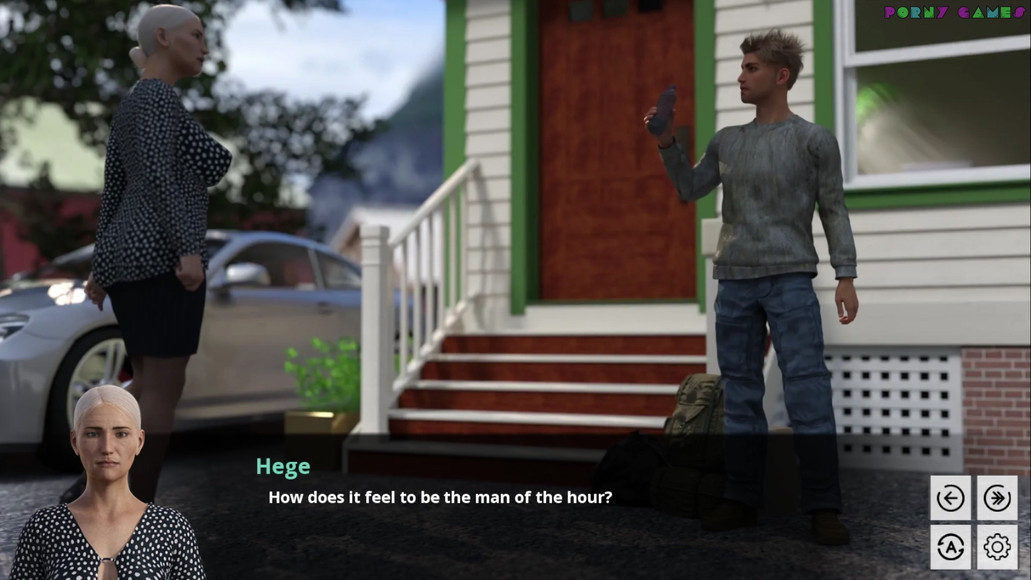1031x580 pixels.
Task: Toggle auto-advance with the circled A button
Action: click(x=950, y=546)
